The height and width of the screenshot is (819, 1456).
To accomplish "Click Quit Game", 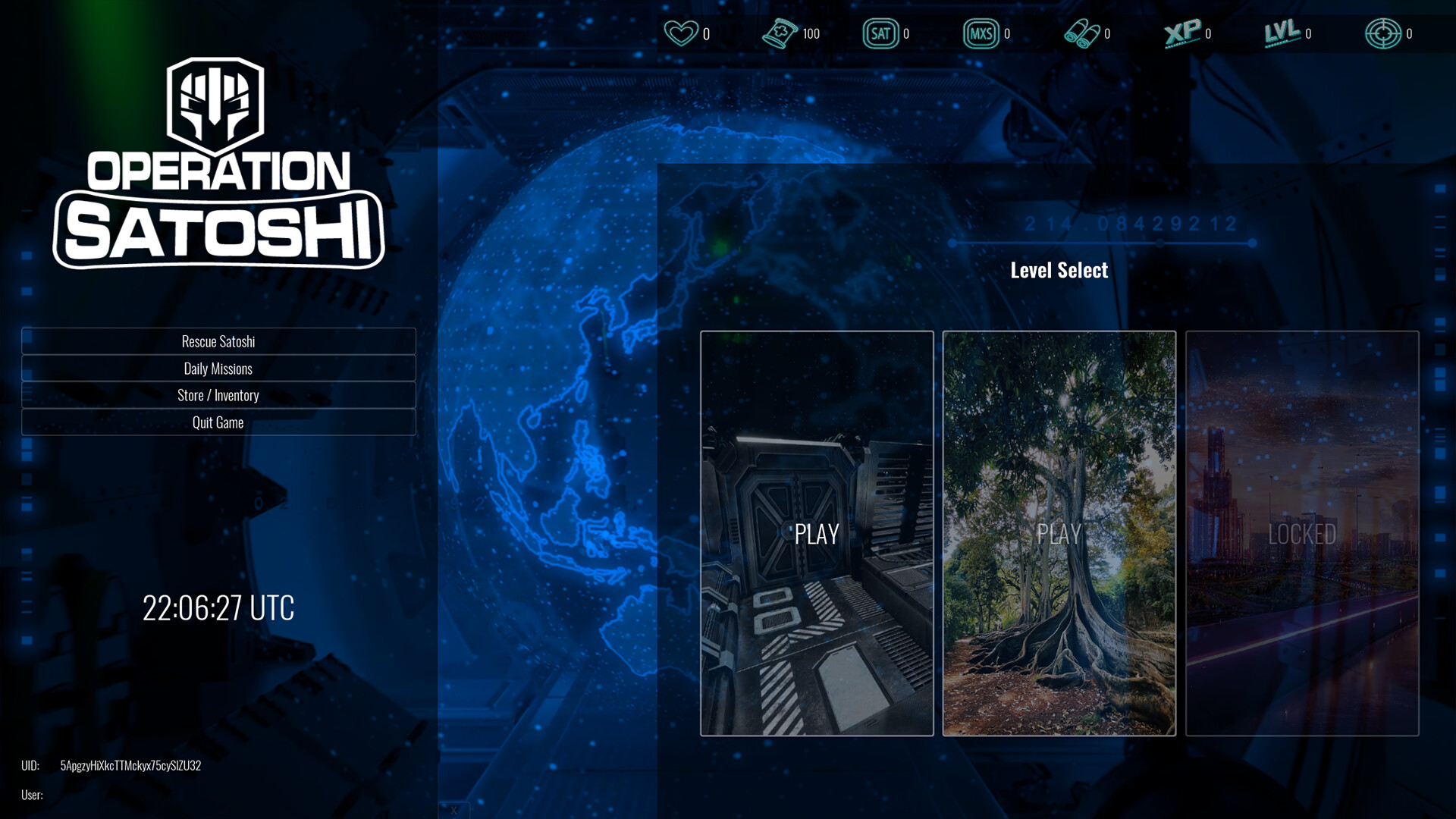I will point(218,422).
